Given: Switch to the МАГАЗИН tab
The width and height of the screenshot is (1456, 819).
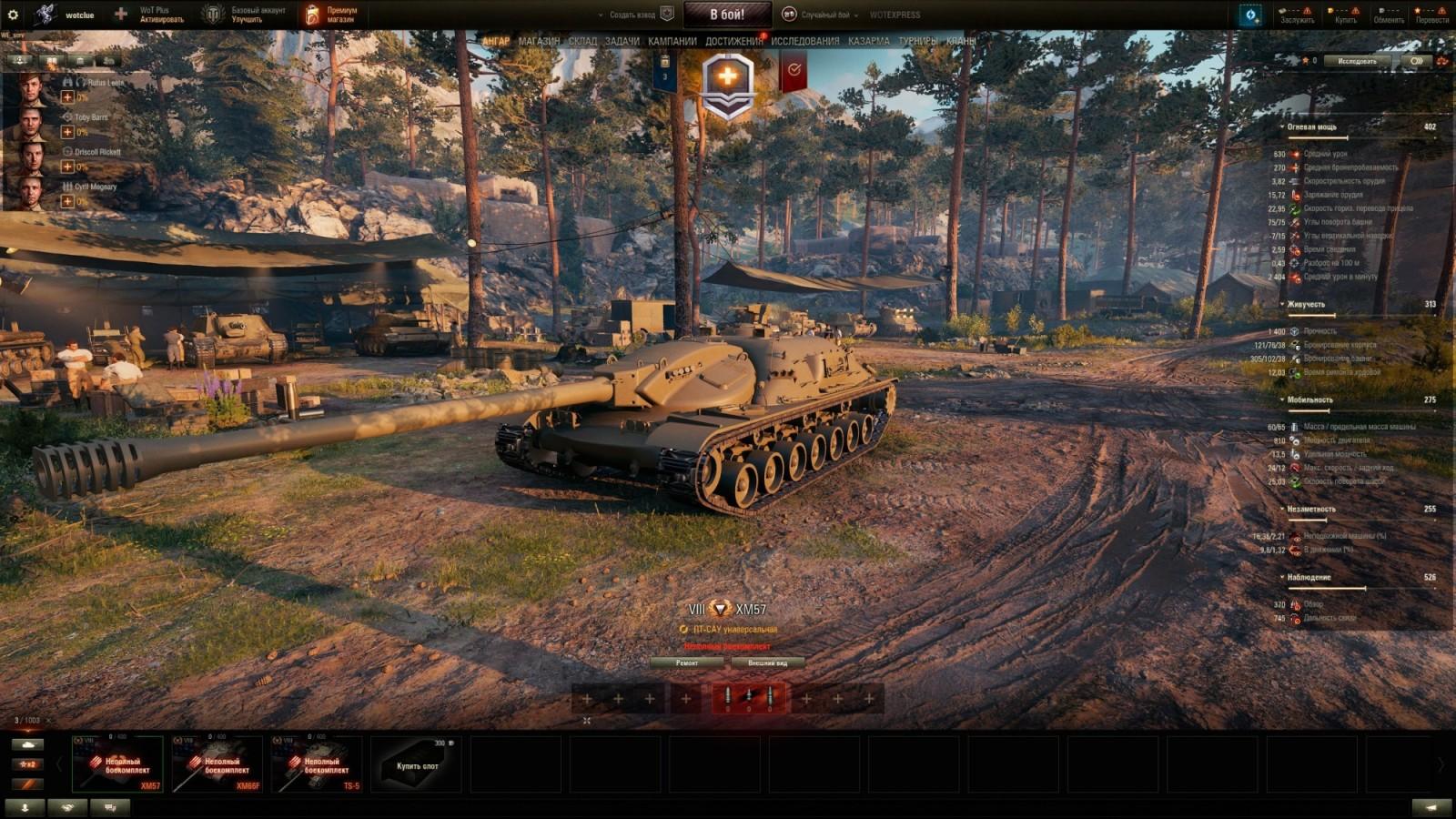Looking at the screenshot, I should [x=541, y=40].
